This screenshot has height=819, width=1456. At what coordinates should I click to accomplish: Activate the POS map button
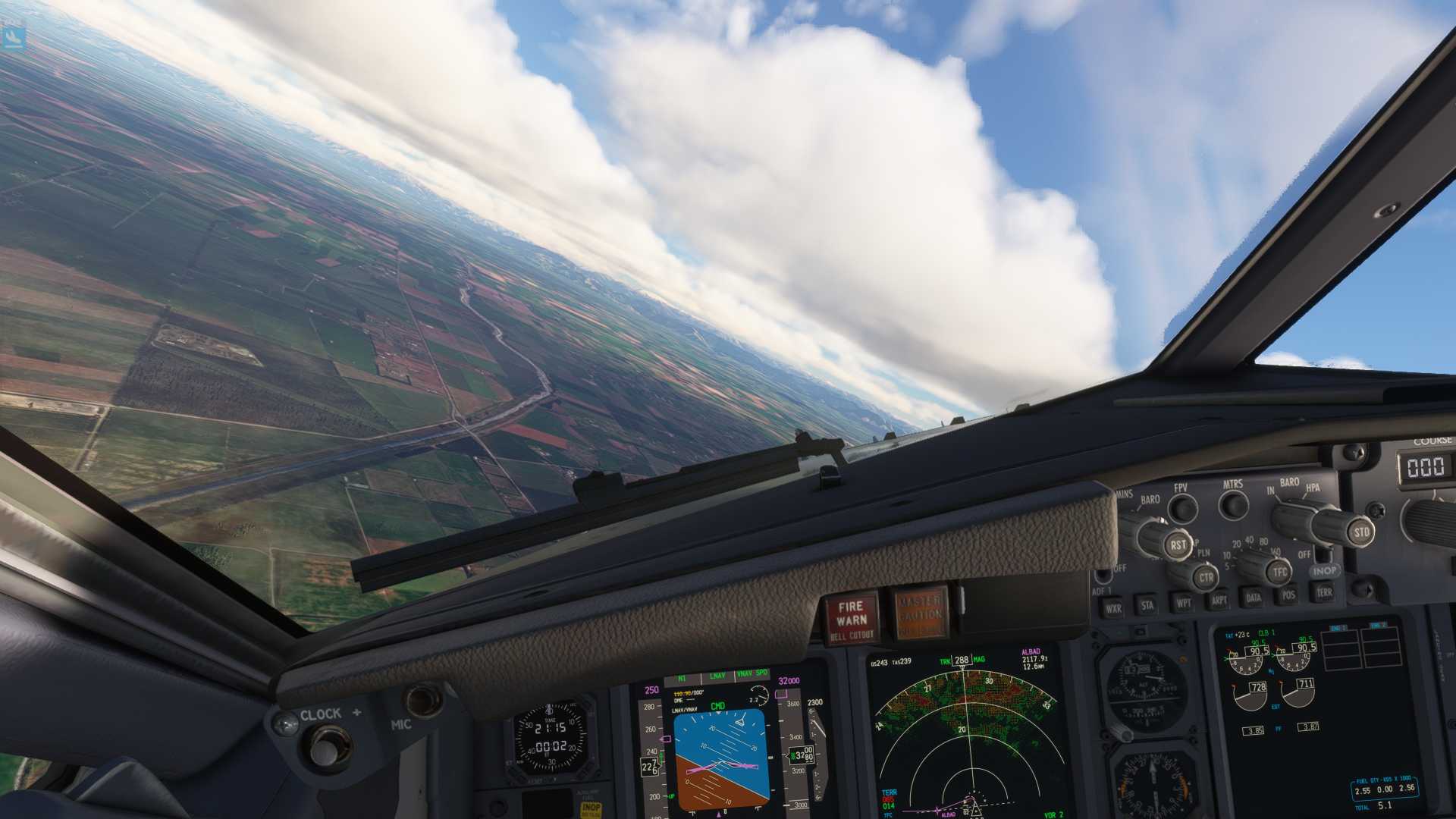coord(1288,595)
